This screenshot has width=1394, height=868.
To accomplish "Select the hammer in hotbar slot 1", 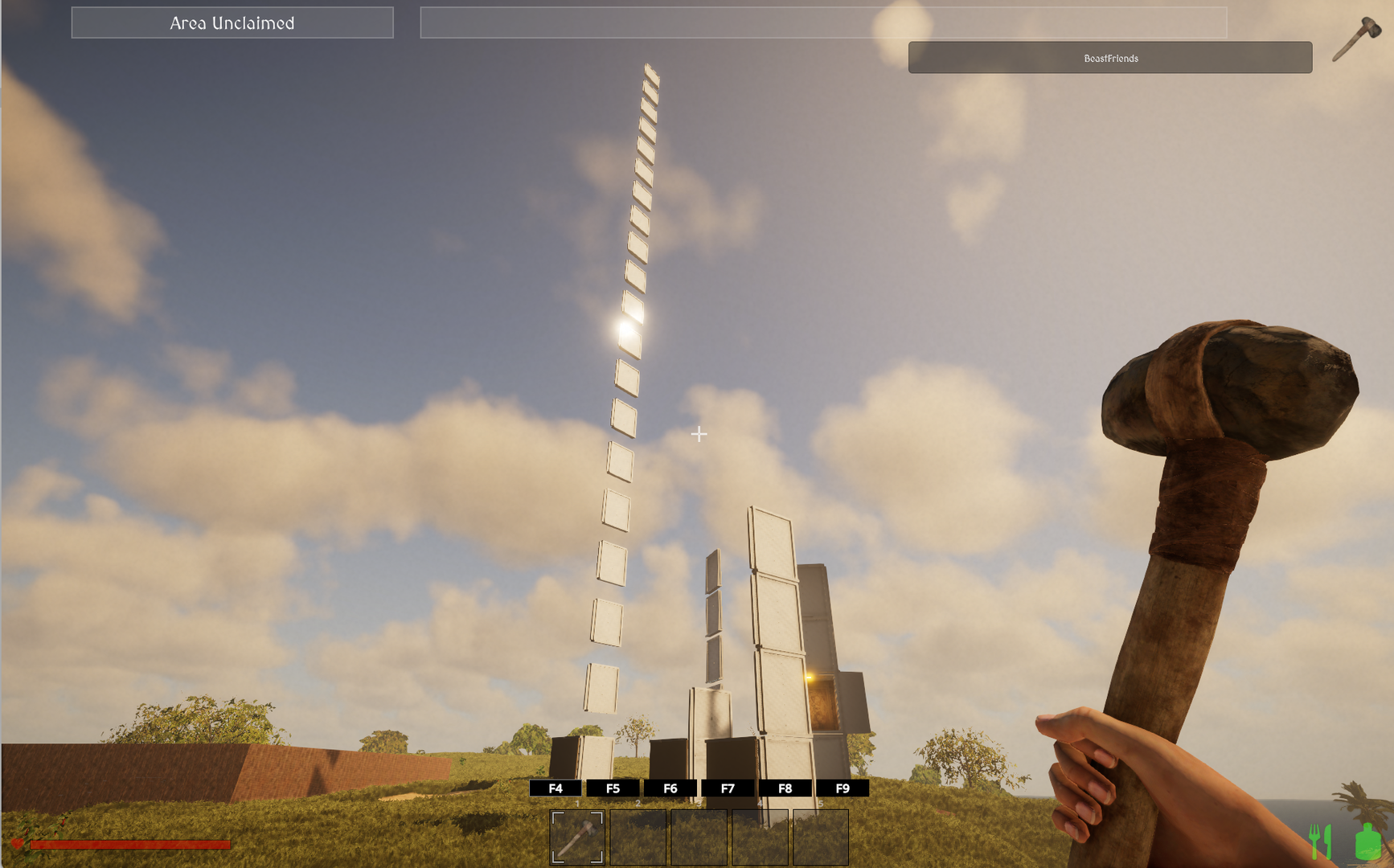I will (x=577, y=837).
